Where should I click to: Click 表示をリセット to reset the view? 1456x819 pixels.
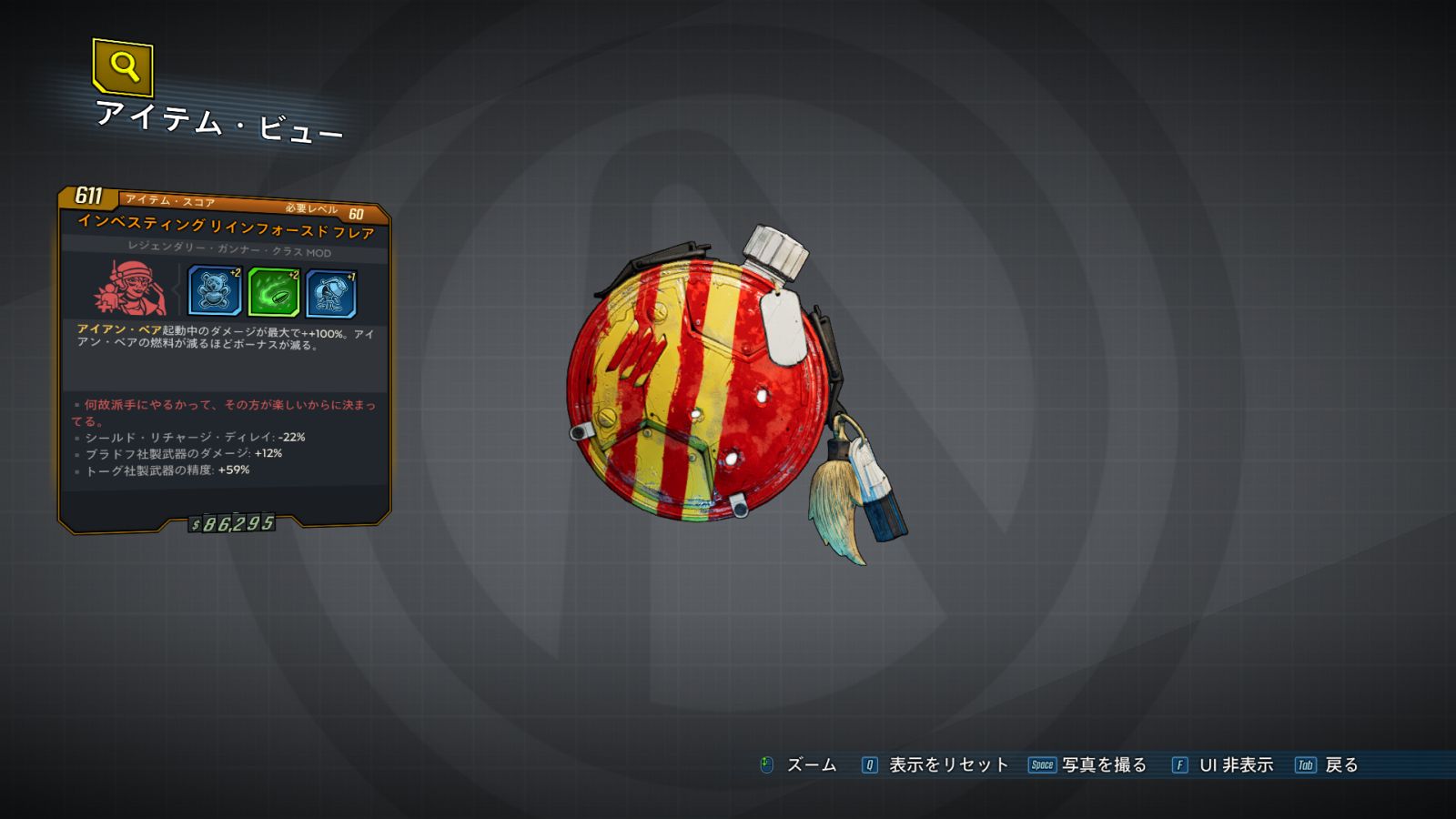[x=947, y=765]
